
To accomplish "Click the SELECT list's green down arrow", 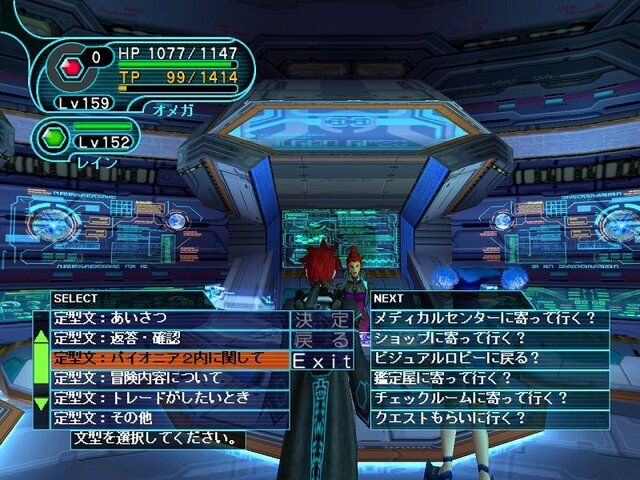I will [41, 402].
